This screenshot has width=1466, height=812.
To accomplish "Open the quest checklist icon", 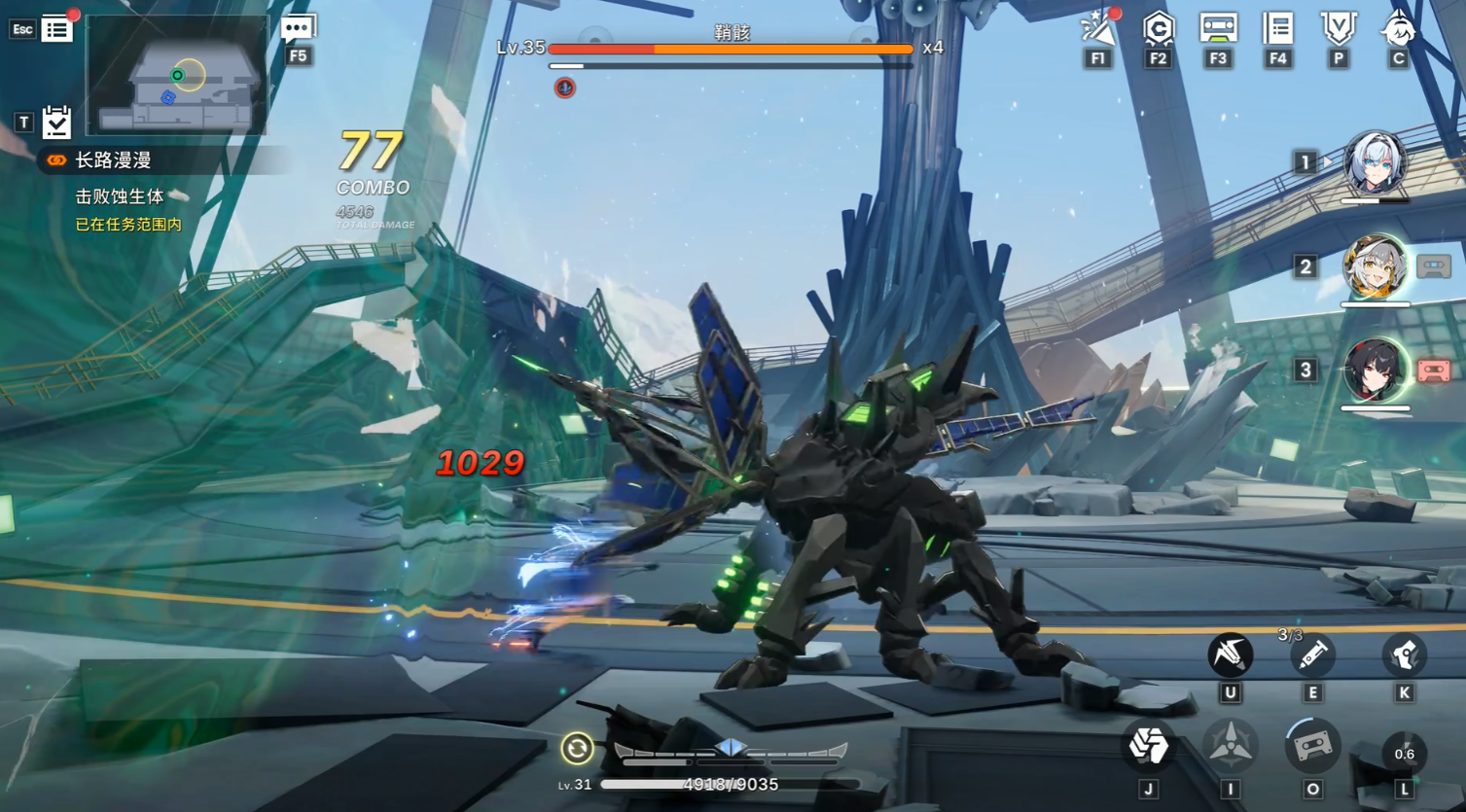I will pyautogui.click(x=56, y=122).
